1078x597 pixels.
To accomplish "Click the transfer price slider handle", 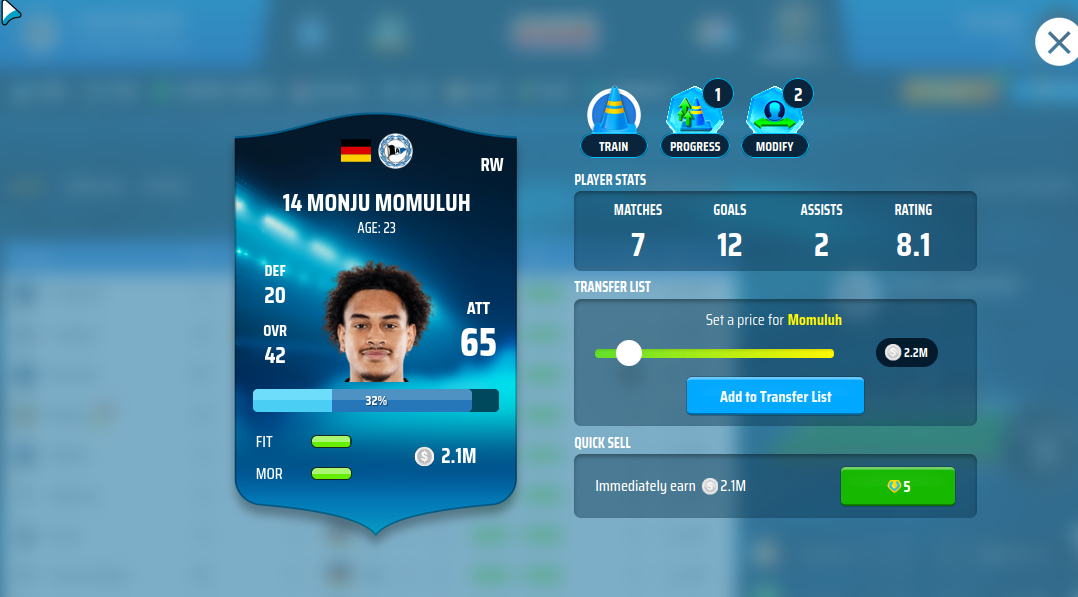I will (x=629, y=353).
